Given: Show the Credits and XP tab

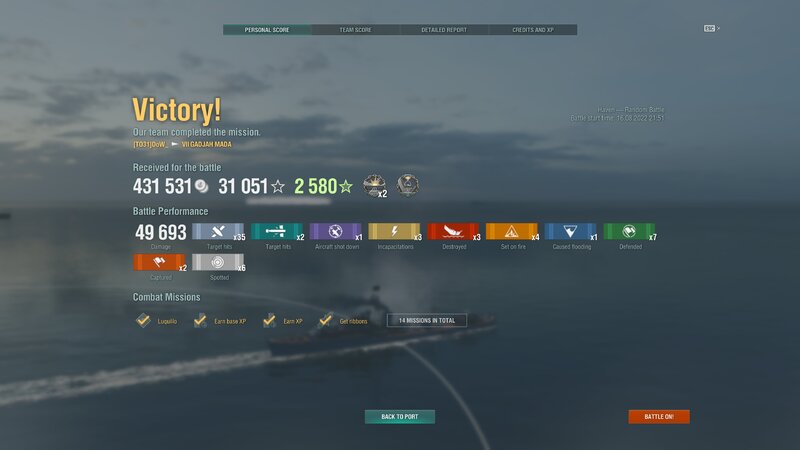Looking at the screenshot, I should click(x=533, y=30).
